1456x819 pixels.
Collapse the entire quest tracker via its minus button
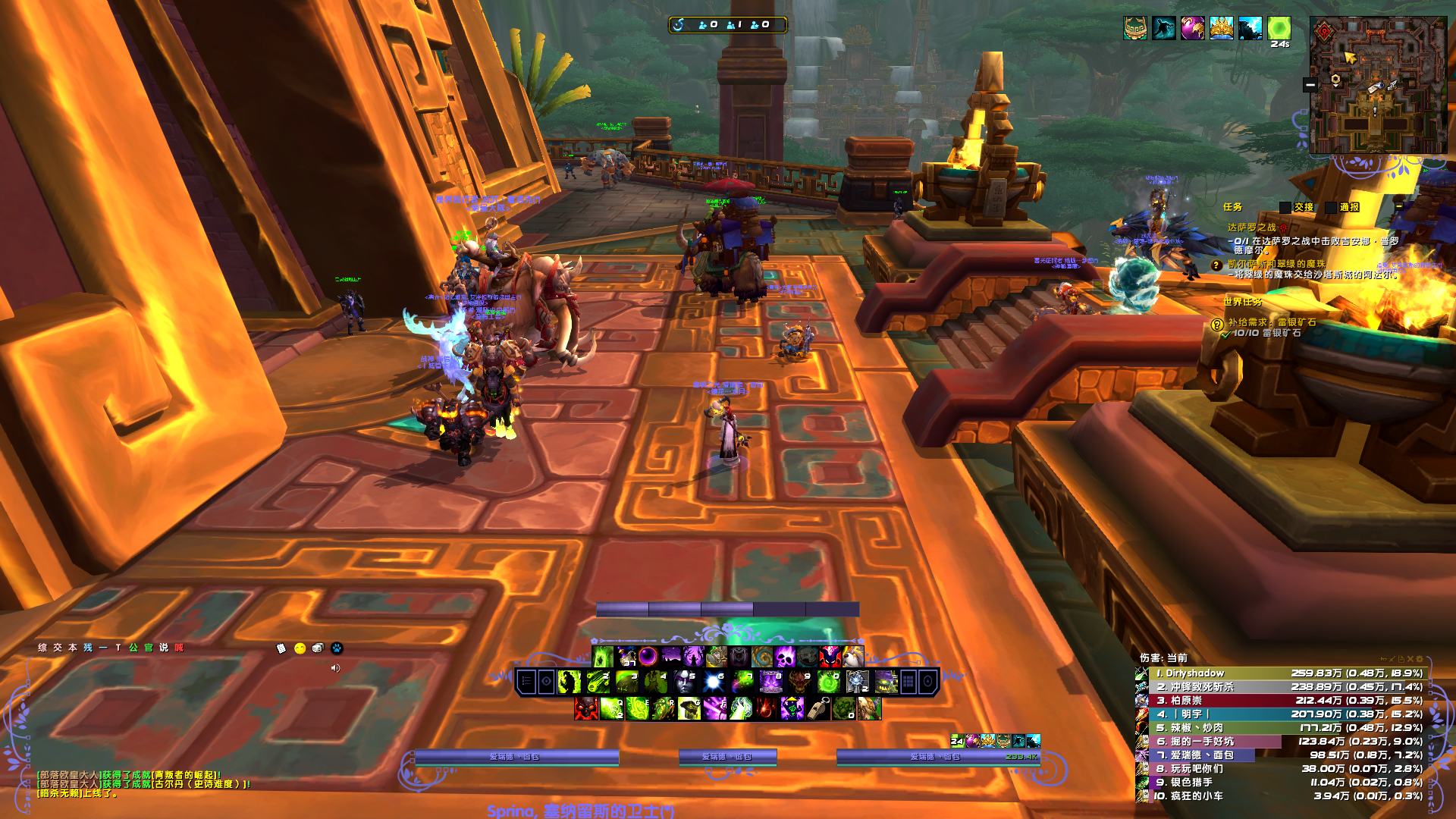tap(1398, 206)
